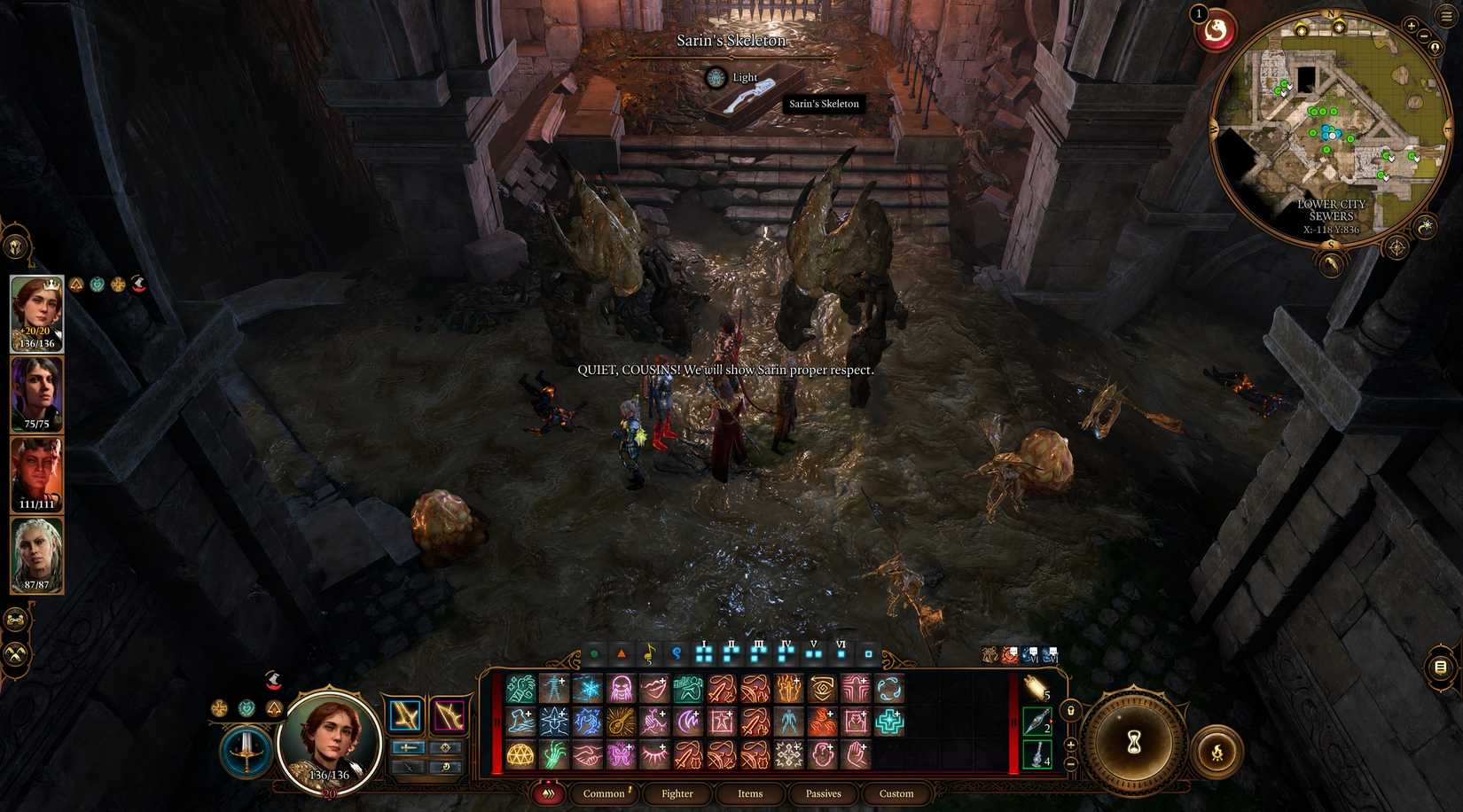Select the red tiefling companion portrait
The image size is (1463, 812).
[36, 475]
